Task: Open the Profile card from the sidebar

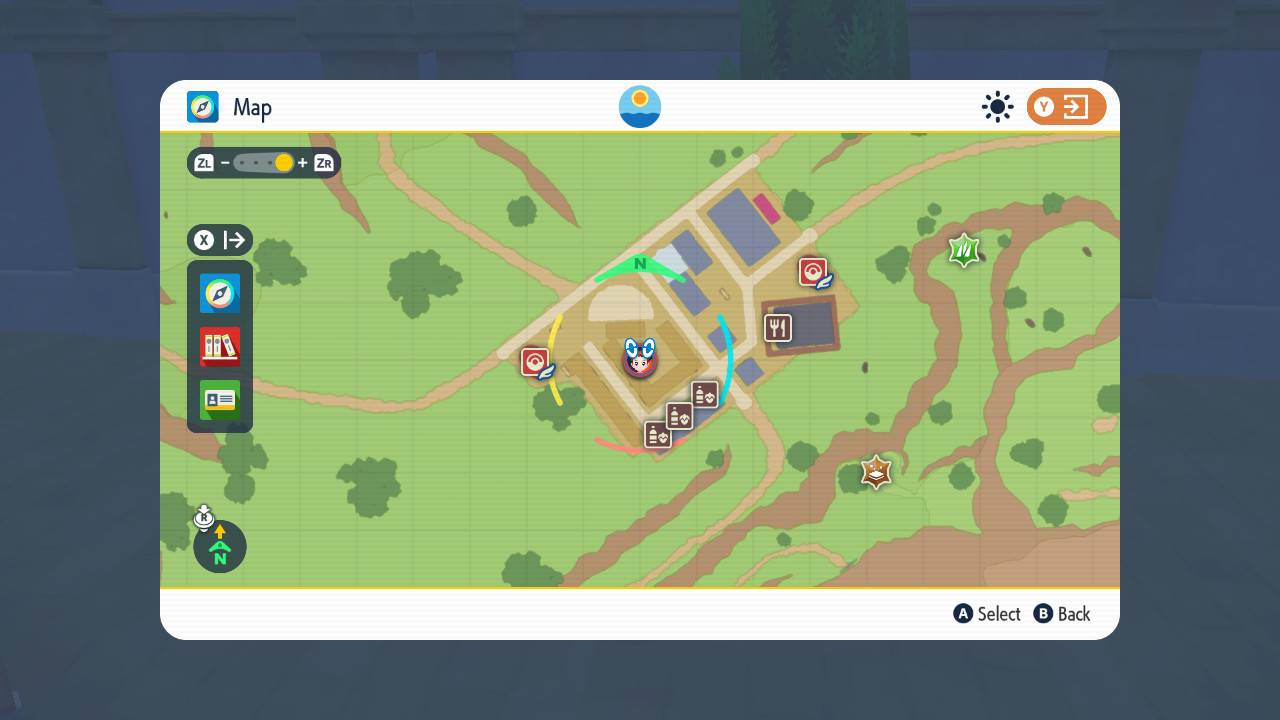Action: pyautogui.click(x=219, y=399)
